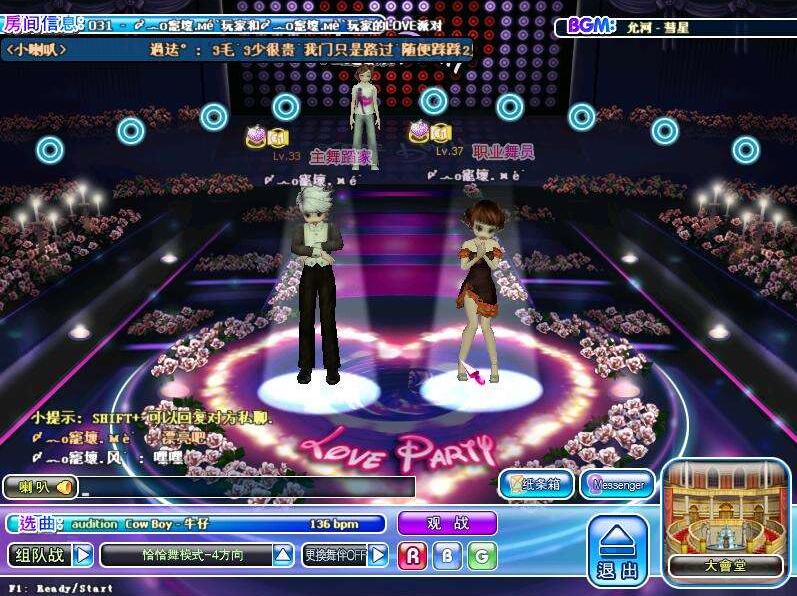Open the 恰恰舞模式 dance mode dropdown

click(283, 555)
